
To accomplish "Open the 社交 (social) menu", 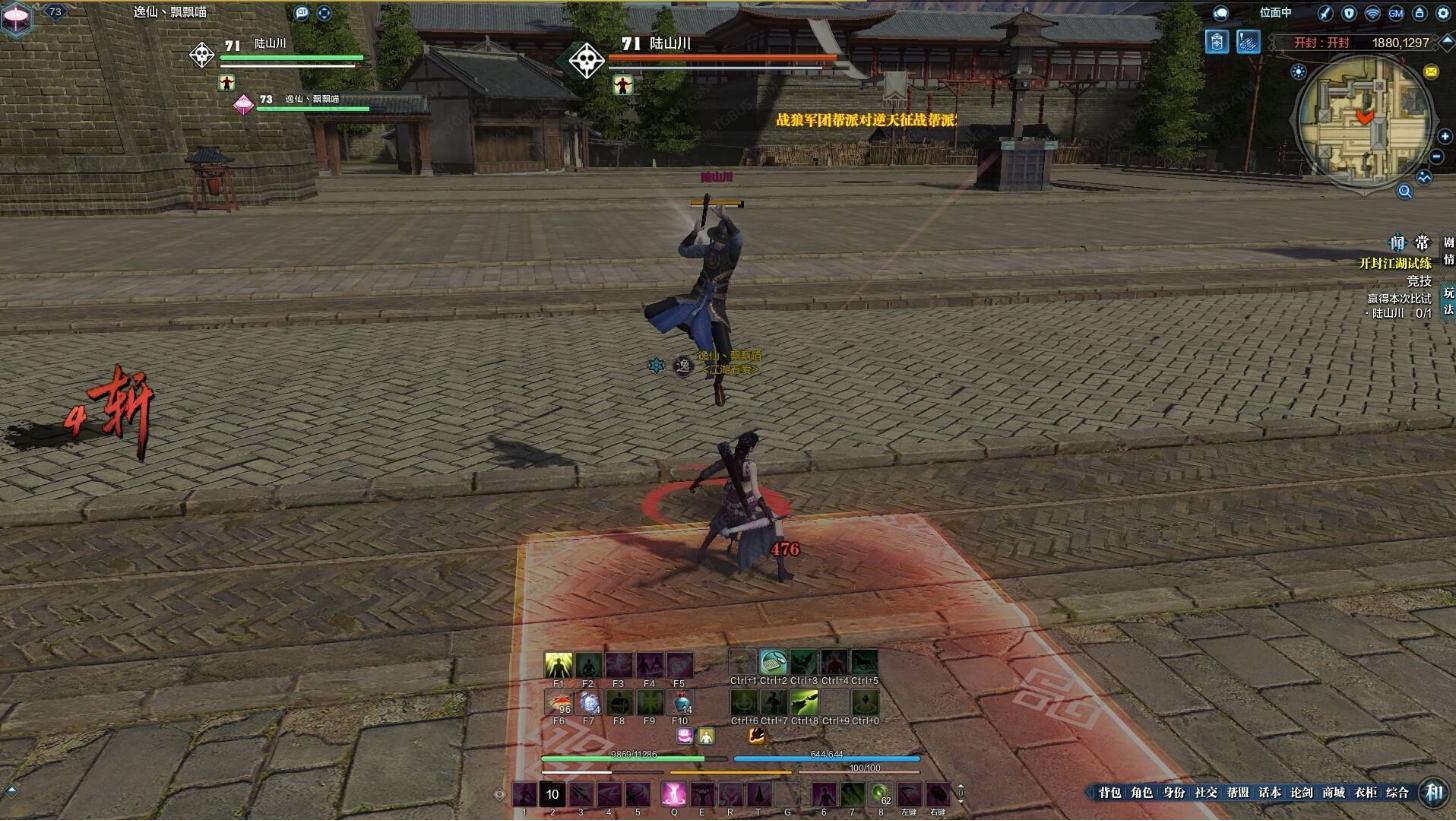I will [1205, 793].
